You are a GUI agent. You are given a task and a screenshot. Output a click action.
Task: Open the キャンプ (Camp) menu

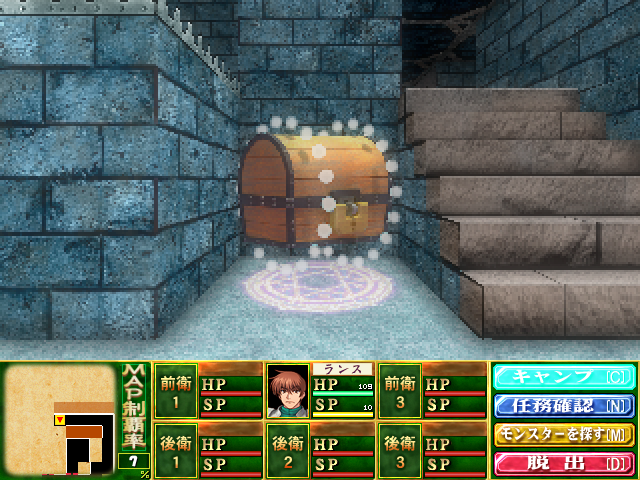pos(562,377)
